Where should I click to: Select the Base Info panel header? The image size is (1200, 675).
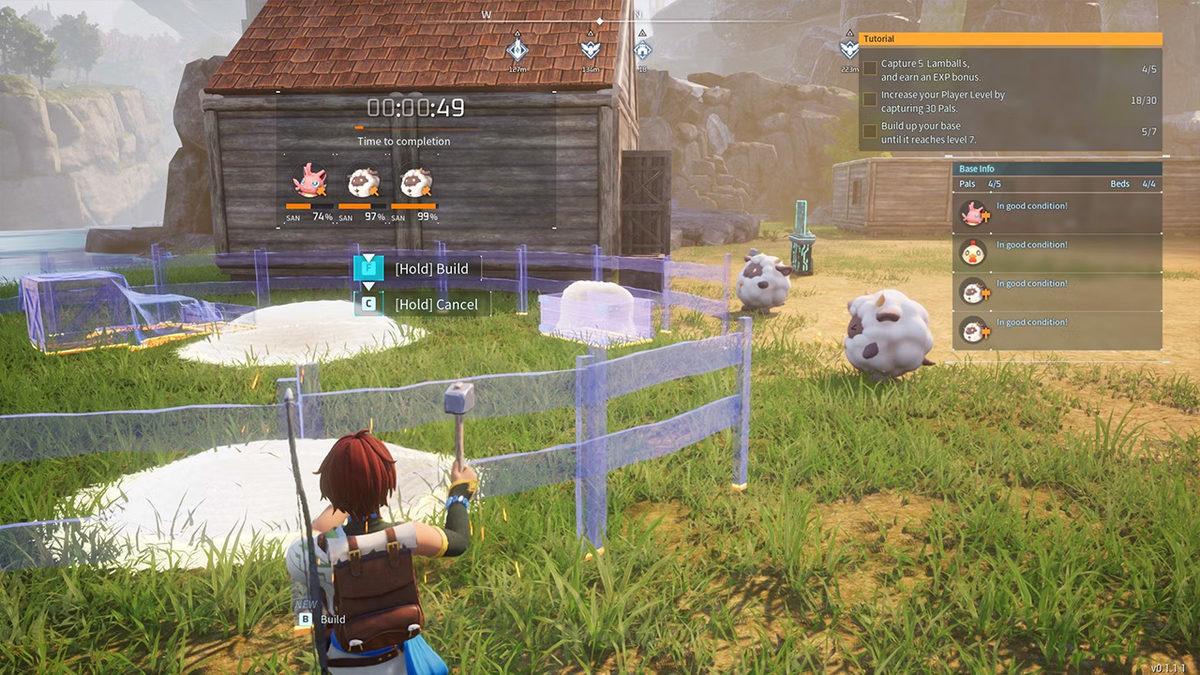click(x=1056, y=169)
